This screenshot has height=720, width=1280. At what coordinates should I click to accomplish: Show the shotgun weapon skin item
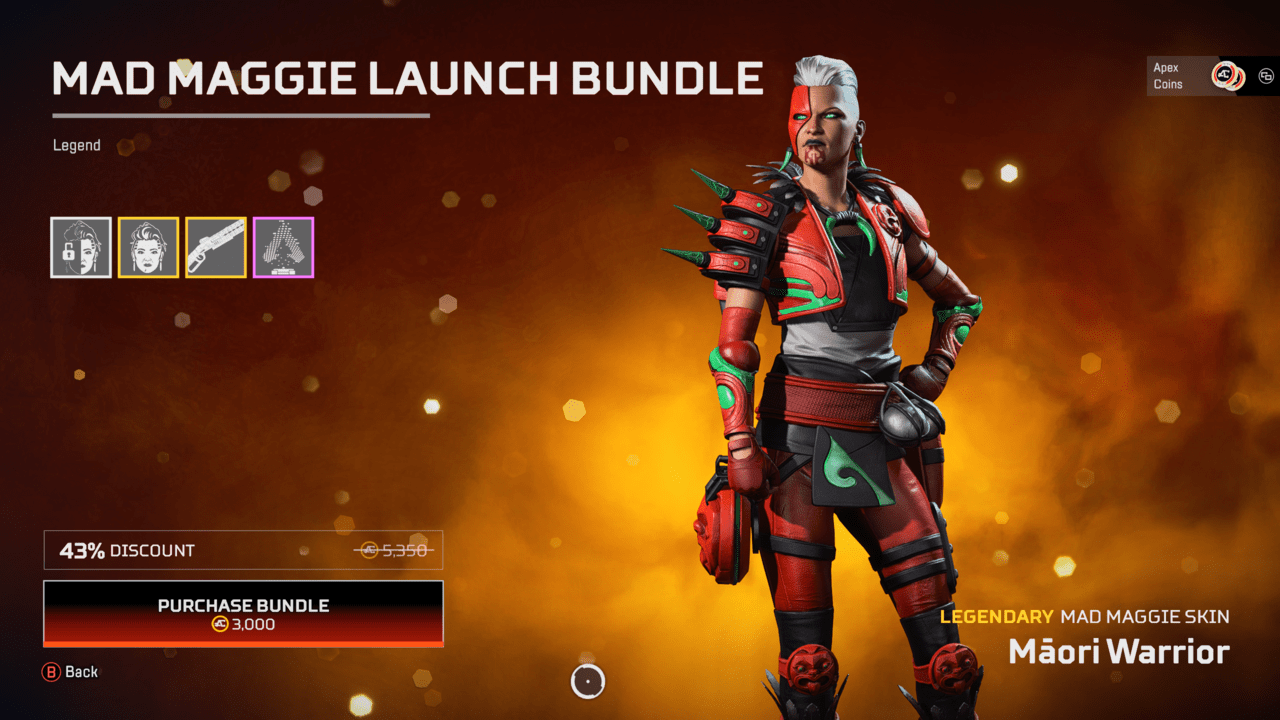216,247
